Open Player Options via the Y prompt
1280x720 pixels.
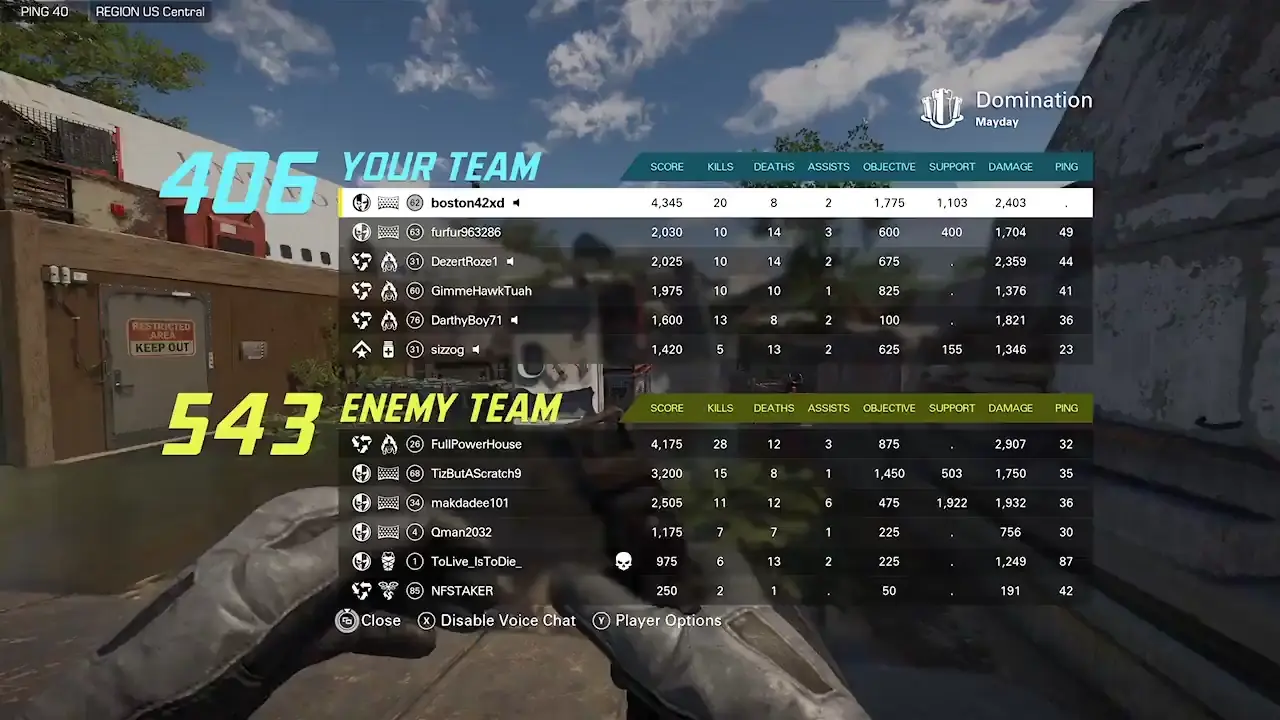click(657, 620)
